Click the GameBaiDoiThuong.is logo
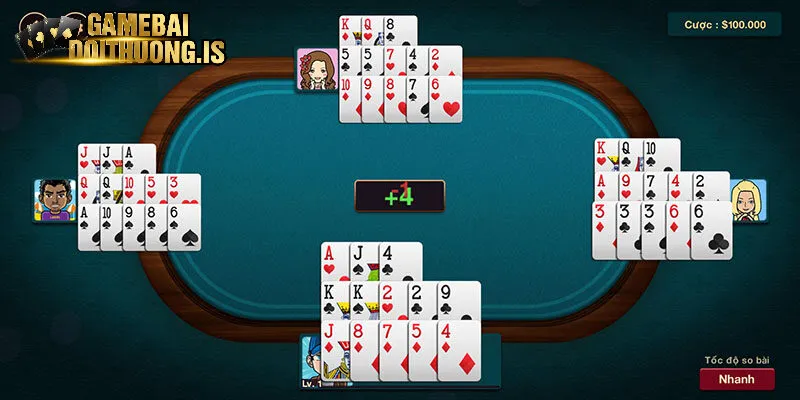Screen dimensions: 800x400 (x=120, y=40)
